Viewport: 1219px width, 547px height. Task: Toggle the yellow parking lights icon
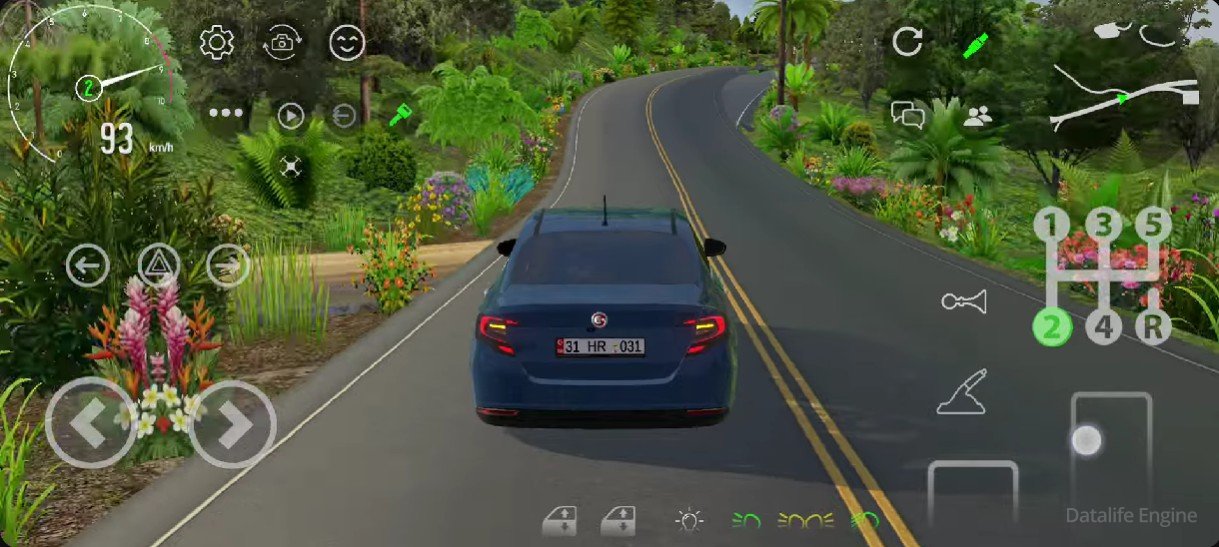[806, 520]
